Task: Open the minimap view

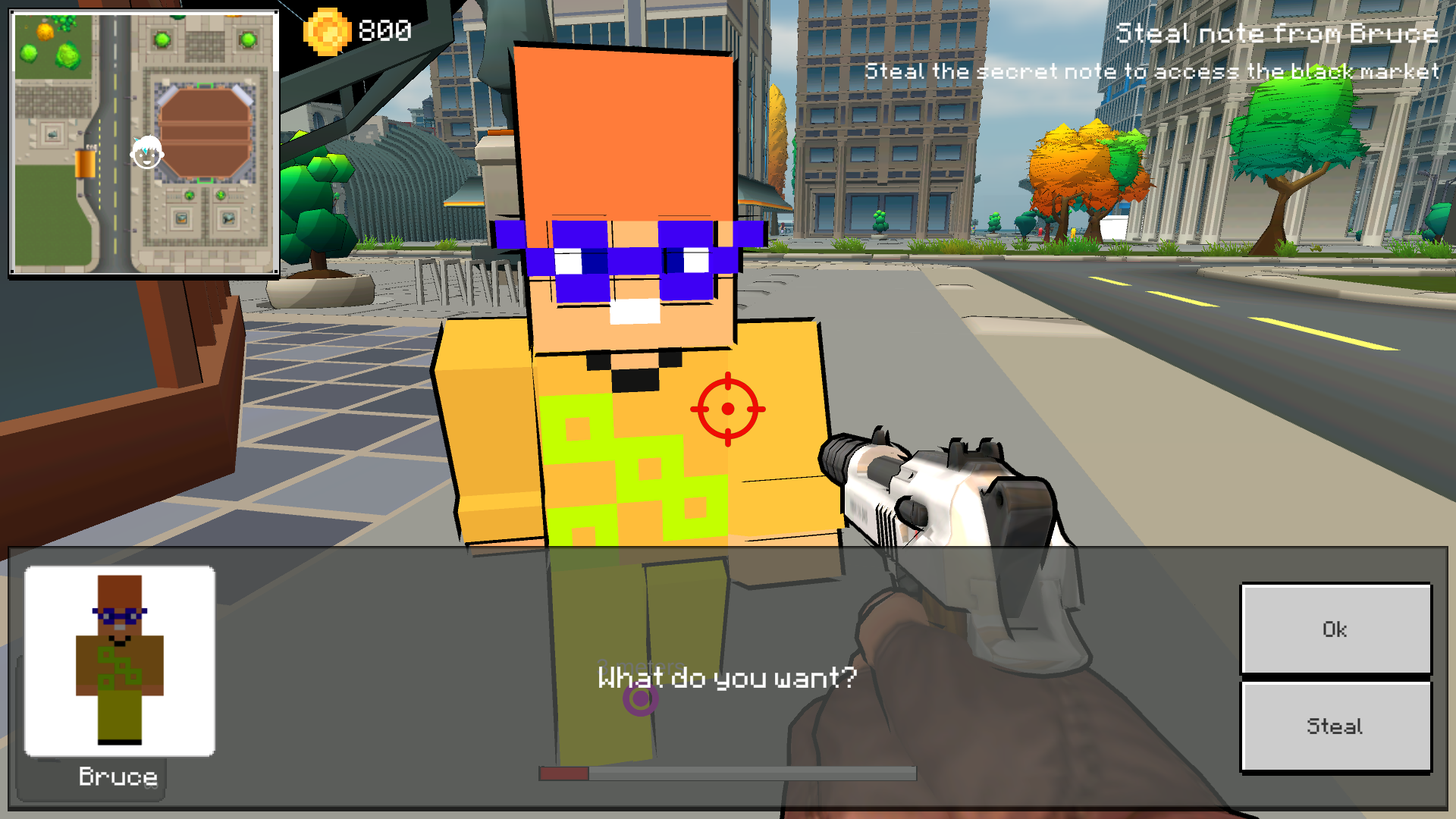Action: [144, 144]
